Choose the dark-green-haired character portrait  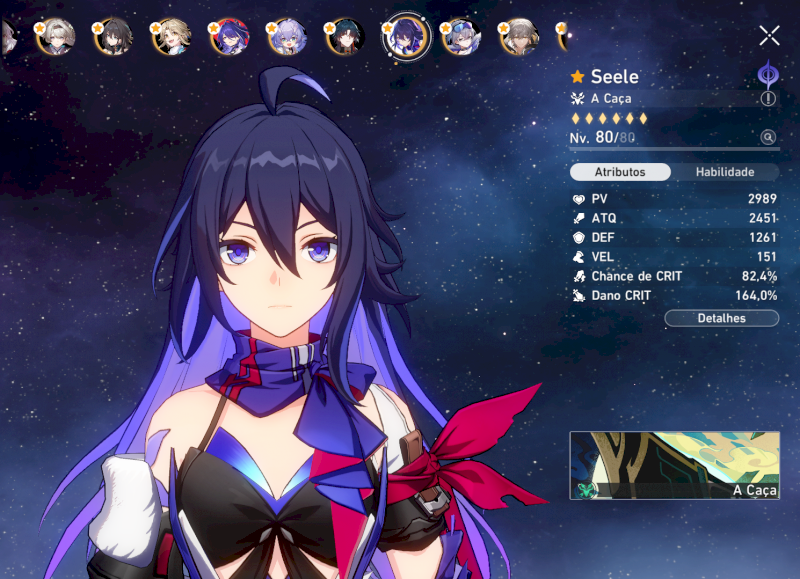(346, 37)
